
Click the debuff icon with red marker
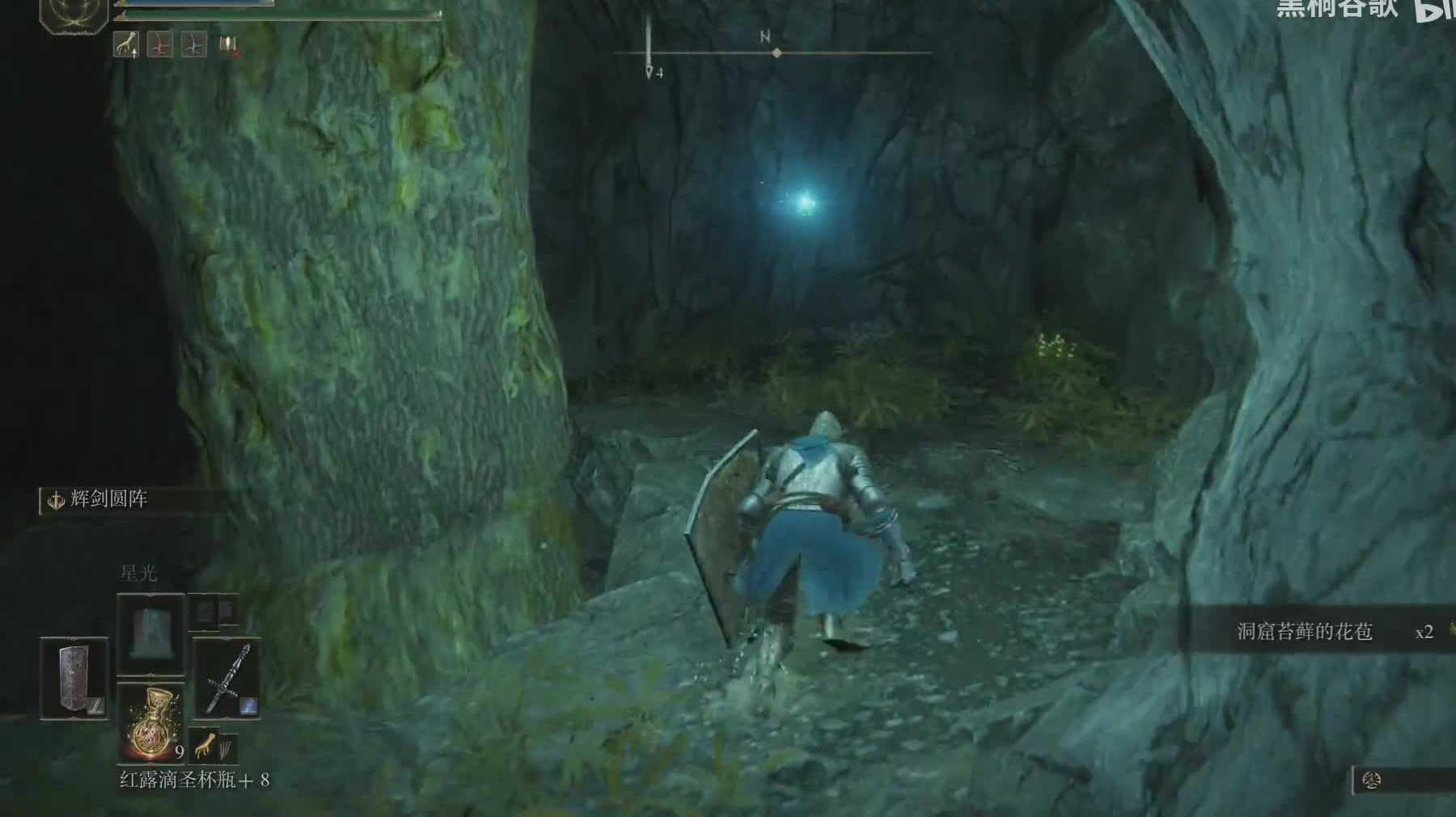click(x=229, y=45)
